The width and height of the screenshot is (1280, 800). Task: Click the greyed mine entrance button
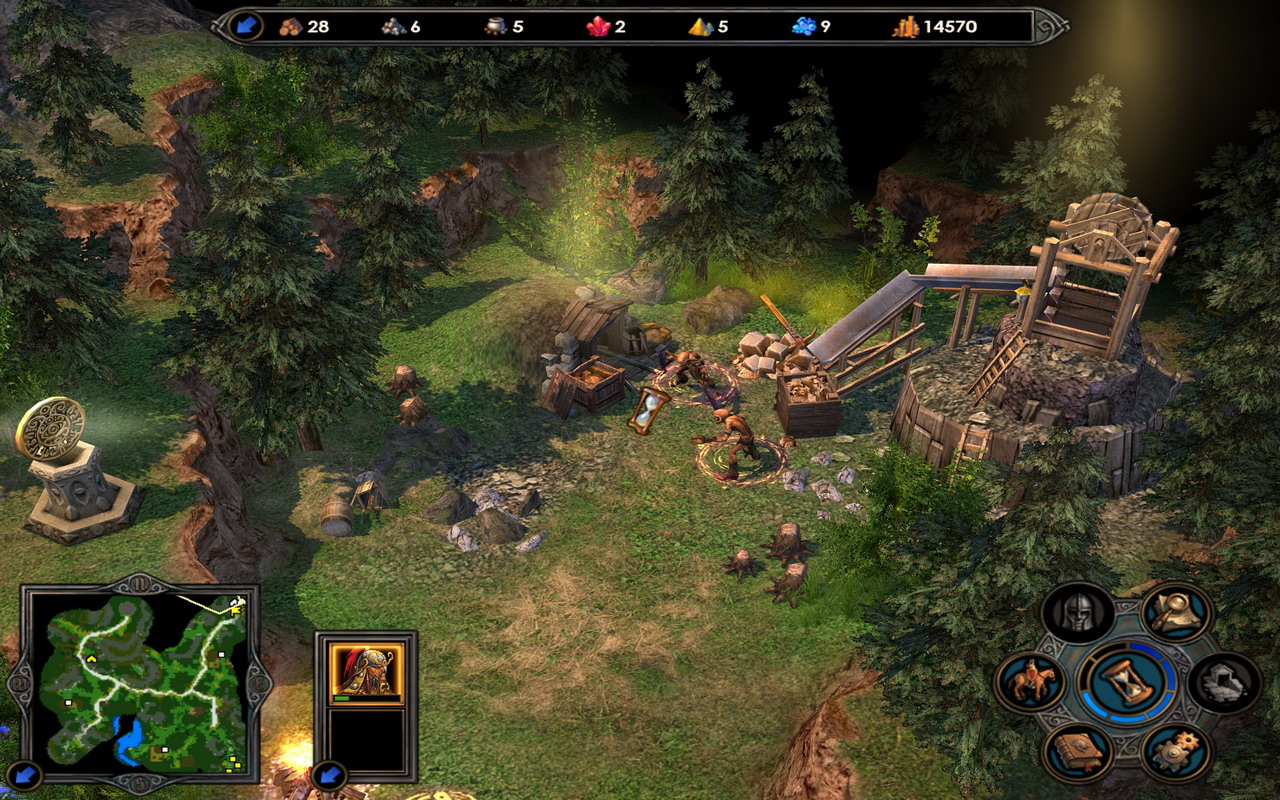(1225, 683)
